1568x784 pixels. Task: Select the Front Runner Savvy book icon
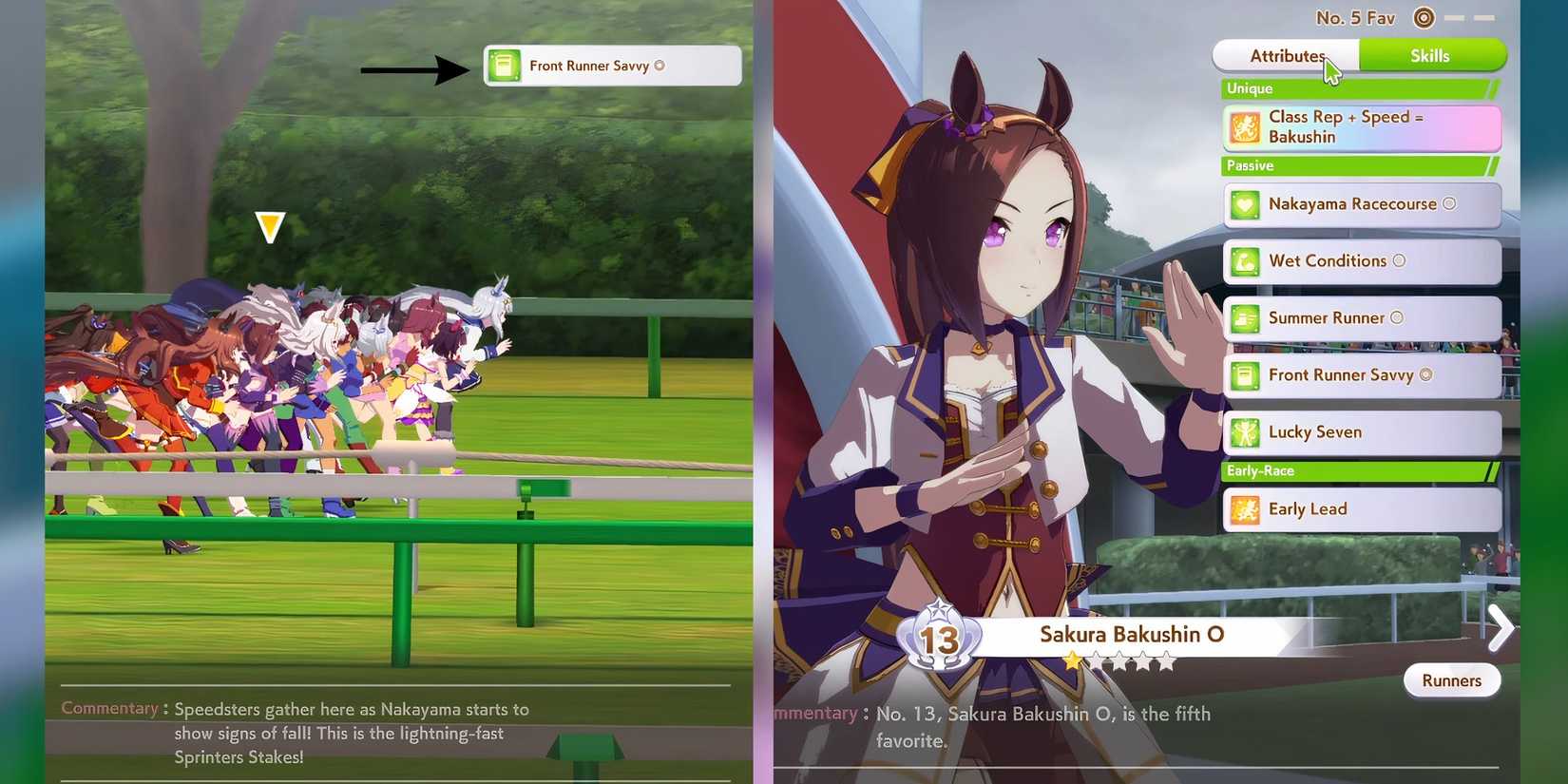(1246, 375)
